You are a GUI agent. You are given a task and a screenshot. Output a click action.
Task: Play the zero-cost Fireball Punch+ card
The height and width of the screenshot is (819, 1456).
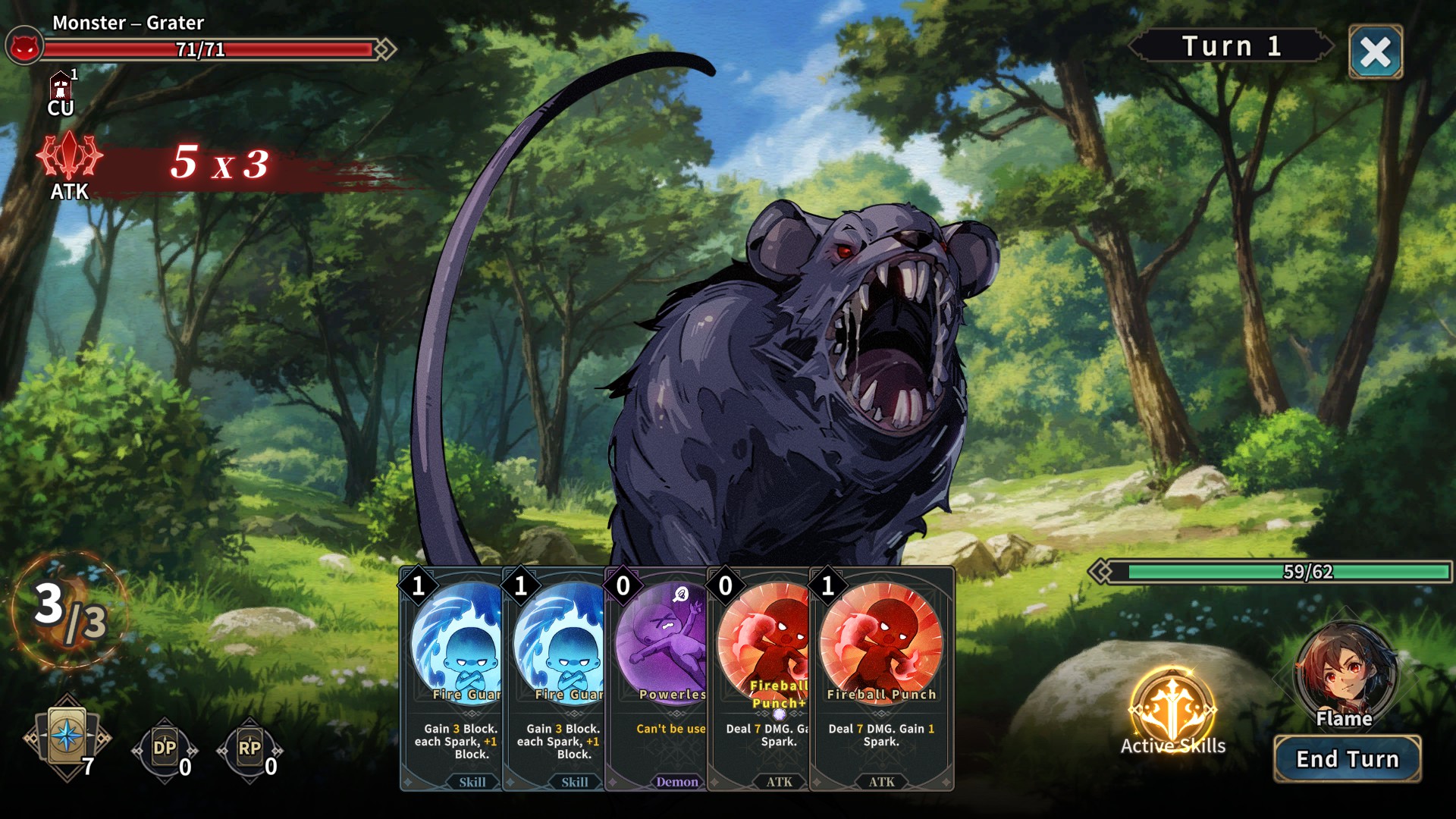pyautogui.click(x=758, y=679)
